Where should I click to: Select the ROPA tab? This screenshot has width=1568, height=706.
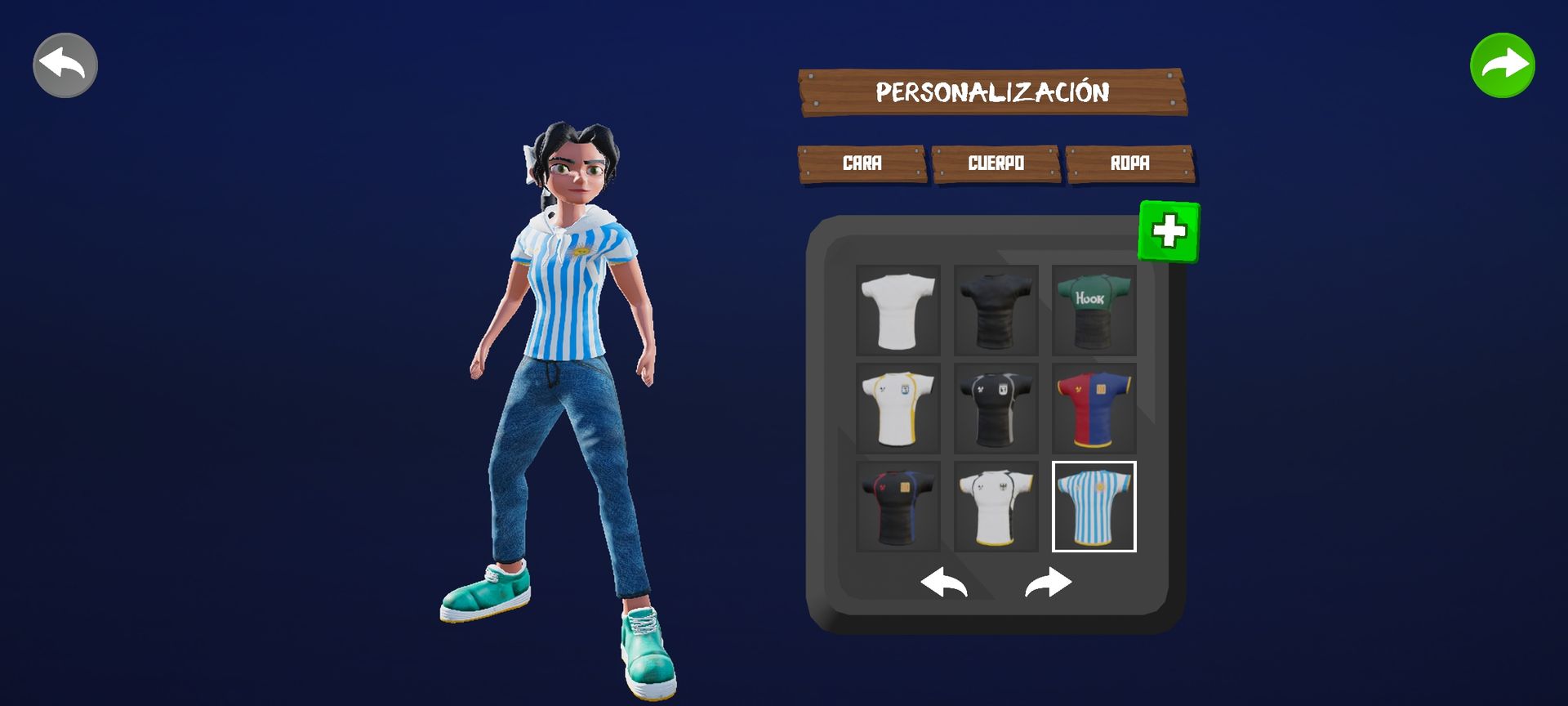pos(1129,163)
